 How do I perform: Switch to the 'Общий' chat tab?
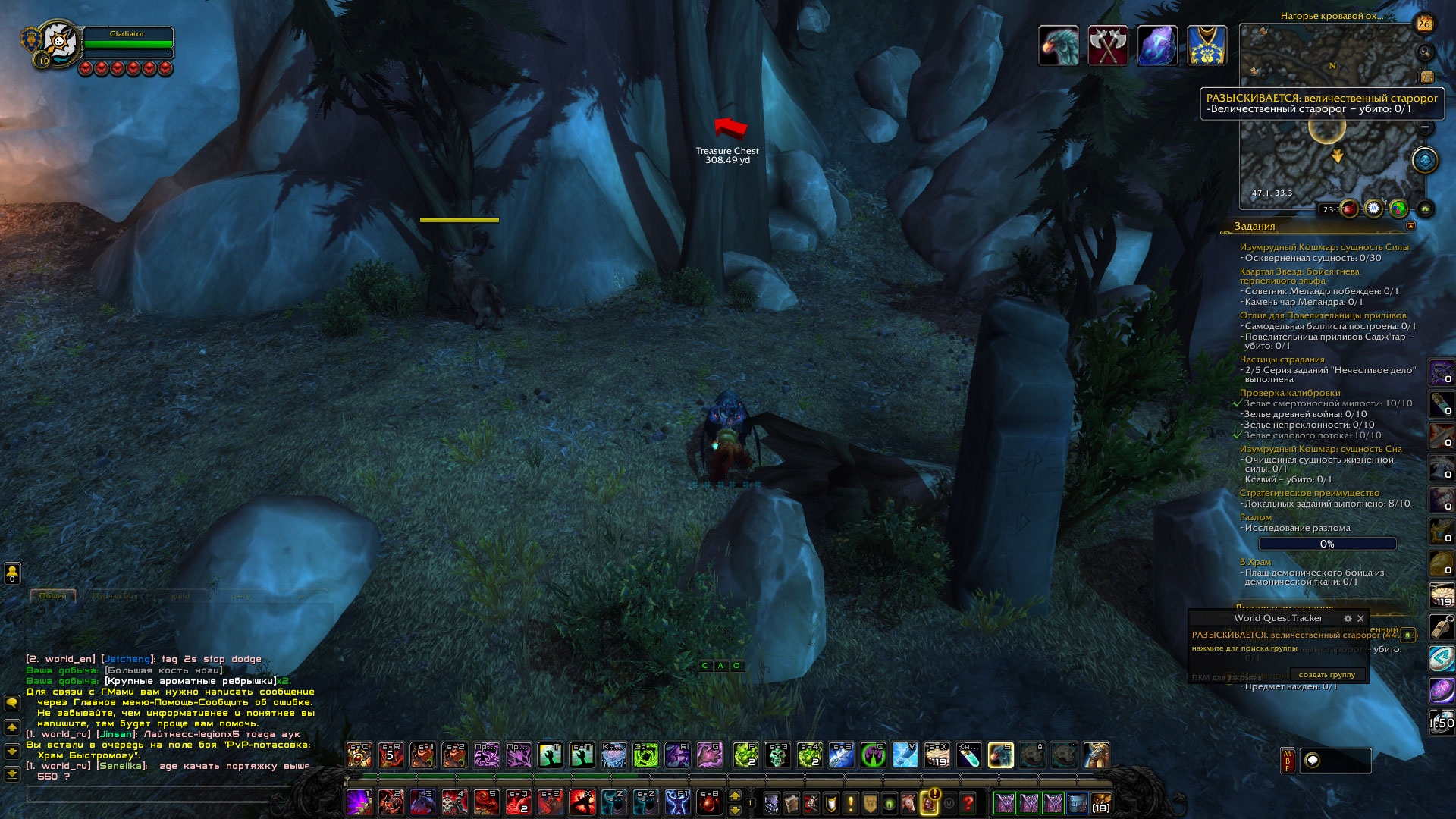click(x=53, y=596)
